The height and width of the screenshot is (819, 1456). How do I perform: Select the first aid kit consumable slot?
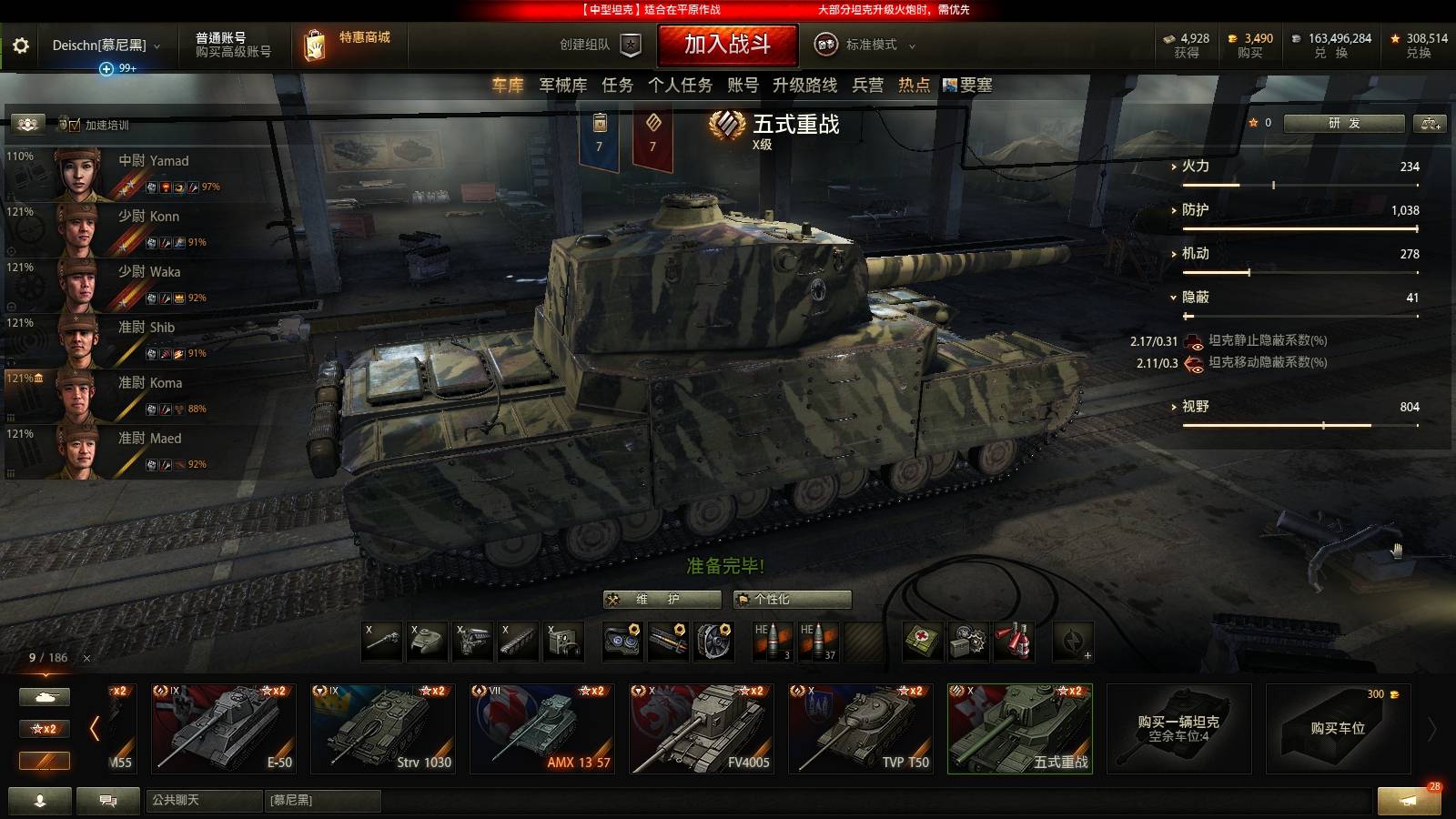tap(922, 642)
